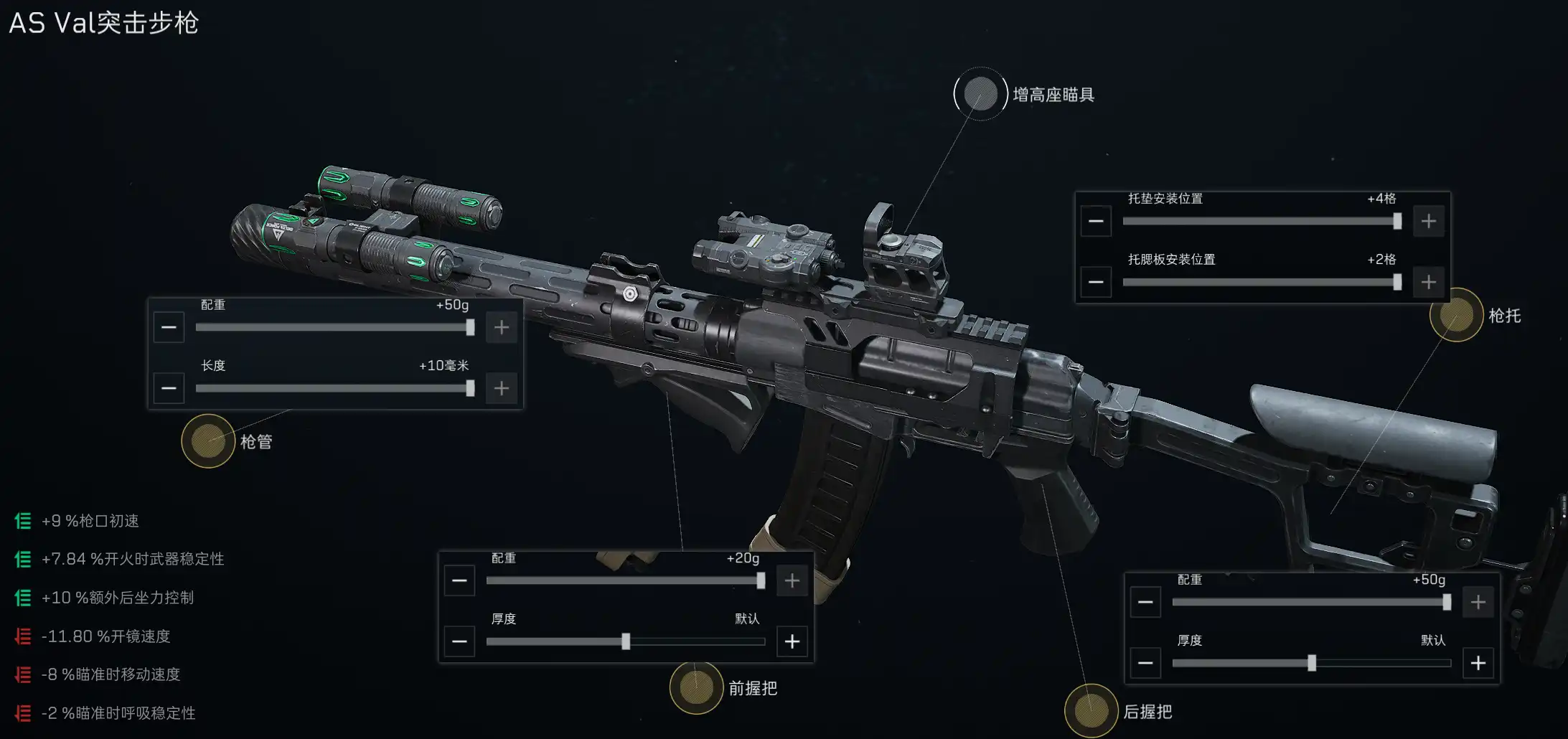Decrease rear grip 厚度 thickness with minus
This screenshot has height=739, width=1568.
(x=1145, y=663)
